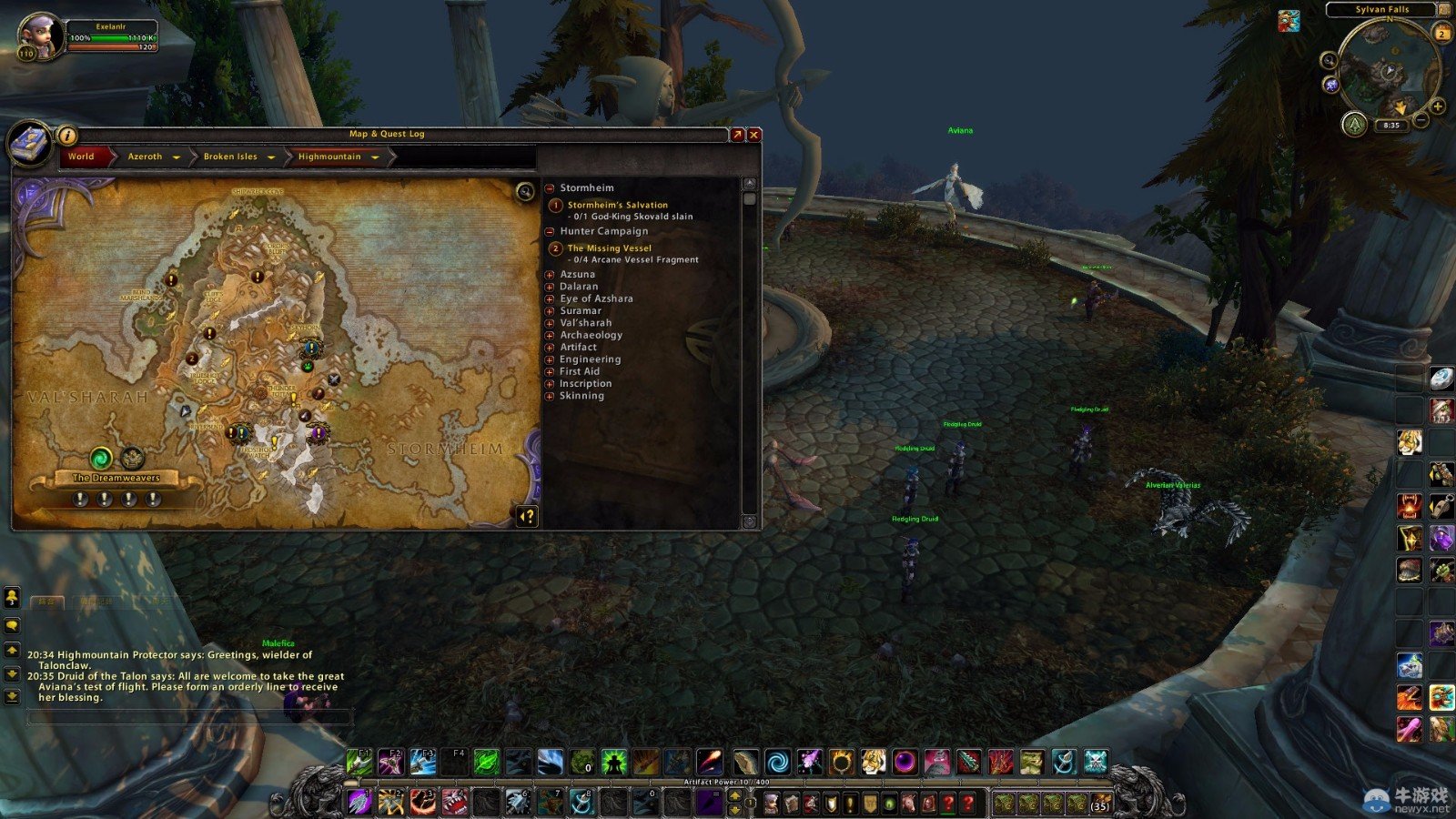The height and width of the screenshot is (819, 1456).
Task: Switch to the Broken Isles map tab
Action: click(230, 157)
